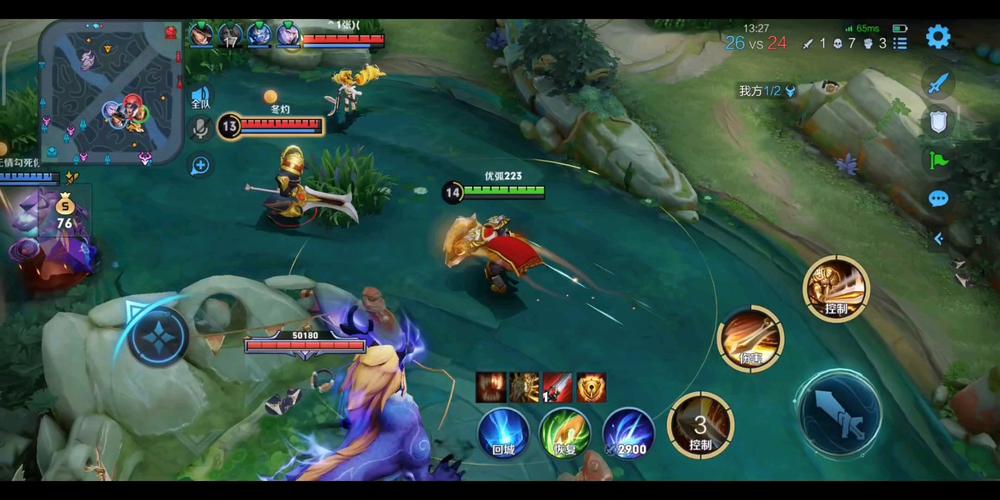
Task: Open the scoreboard list icon
Action: point(900,43)
